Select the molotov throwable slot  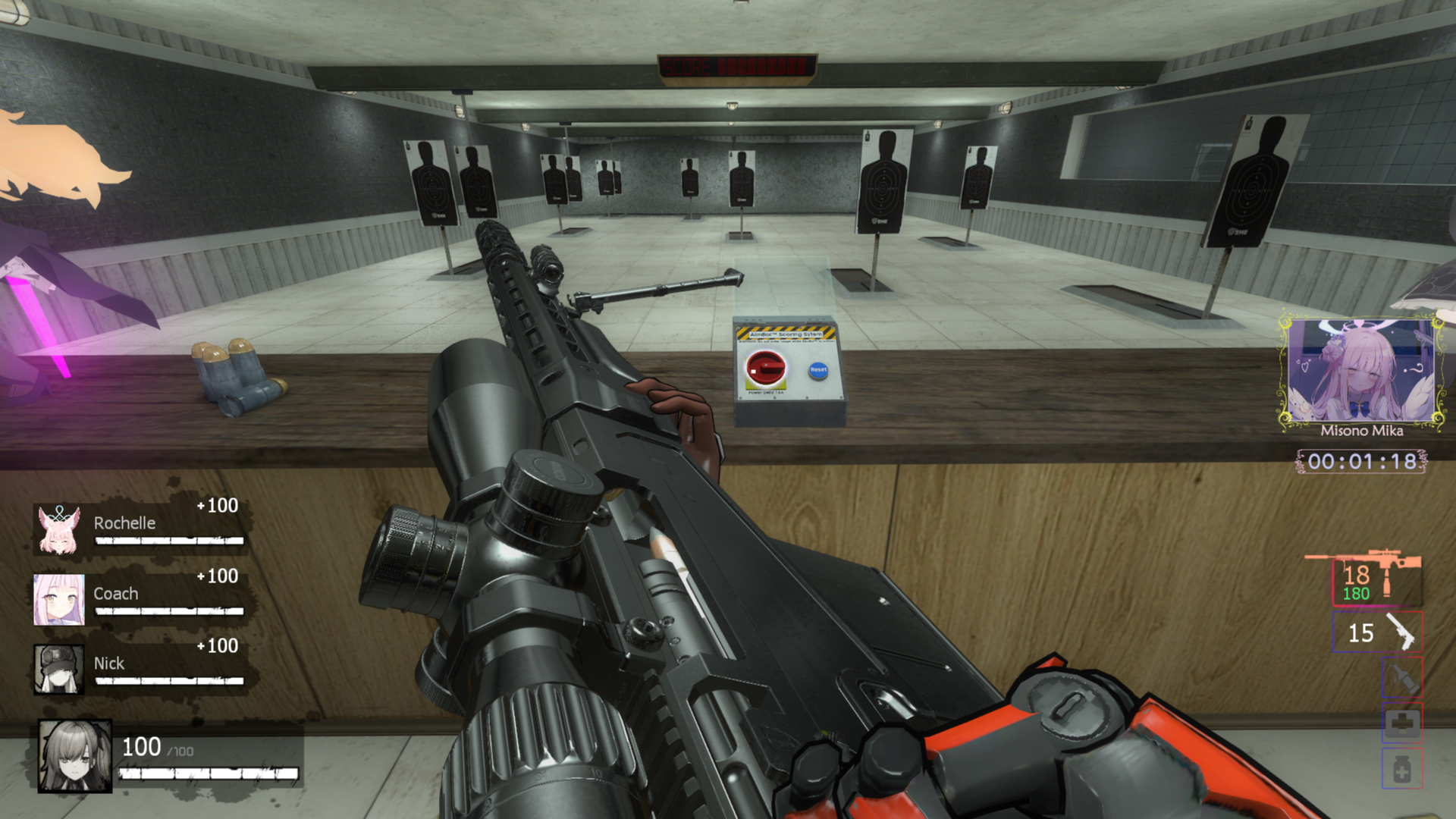(x=1401, y=677)
